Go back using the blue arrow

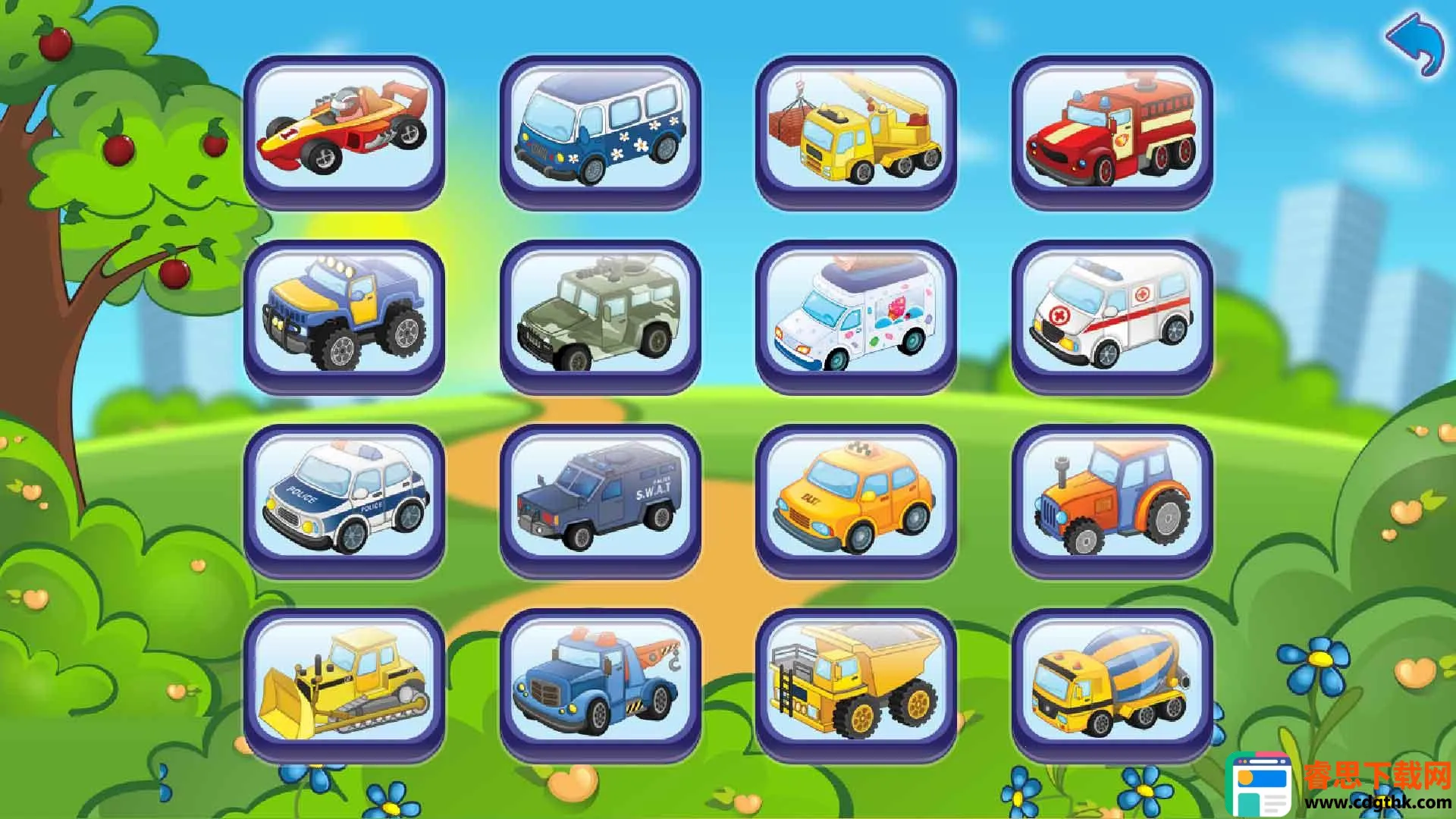tap(1415, 45)
